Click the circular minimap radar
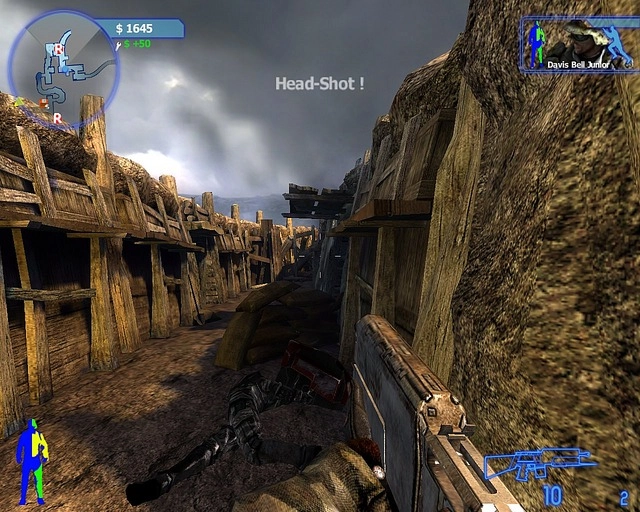Screen dimensions: 640x512 click(63, 67)
